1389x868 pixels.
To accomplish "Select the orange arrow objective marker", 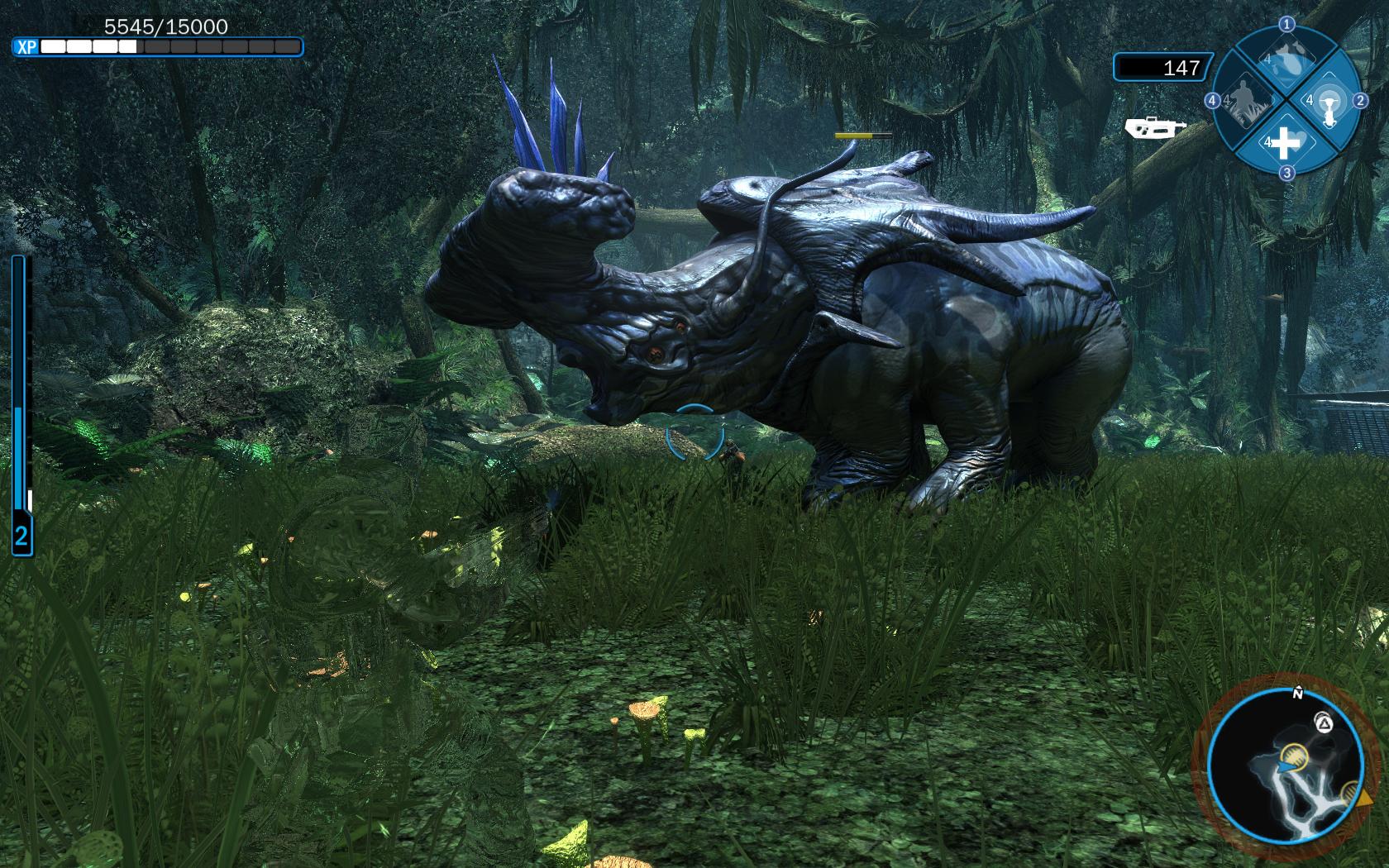I will point(1364,799).
